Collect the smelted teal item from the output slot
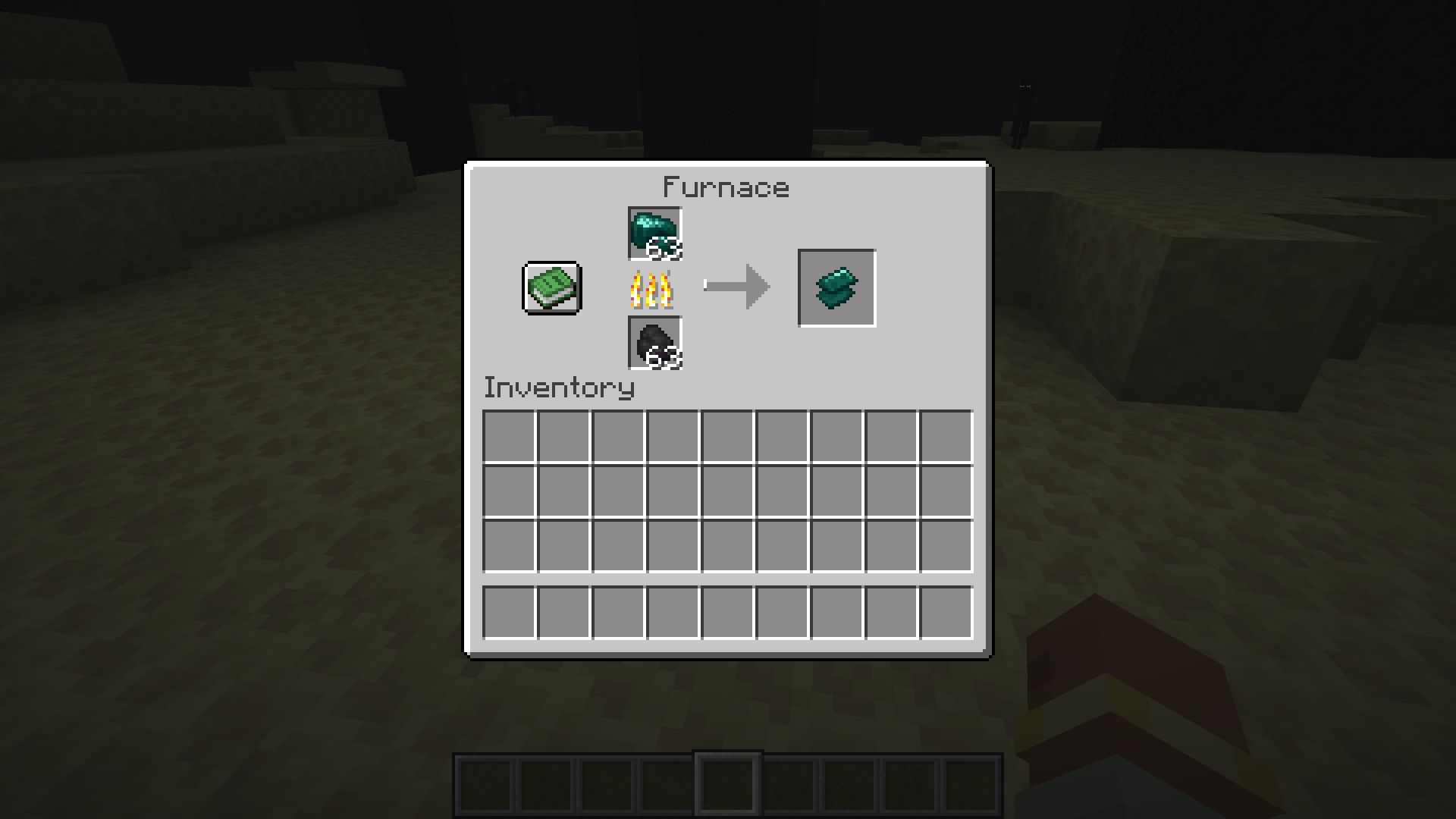 coord(836,287)
